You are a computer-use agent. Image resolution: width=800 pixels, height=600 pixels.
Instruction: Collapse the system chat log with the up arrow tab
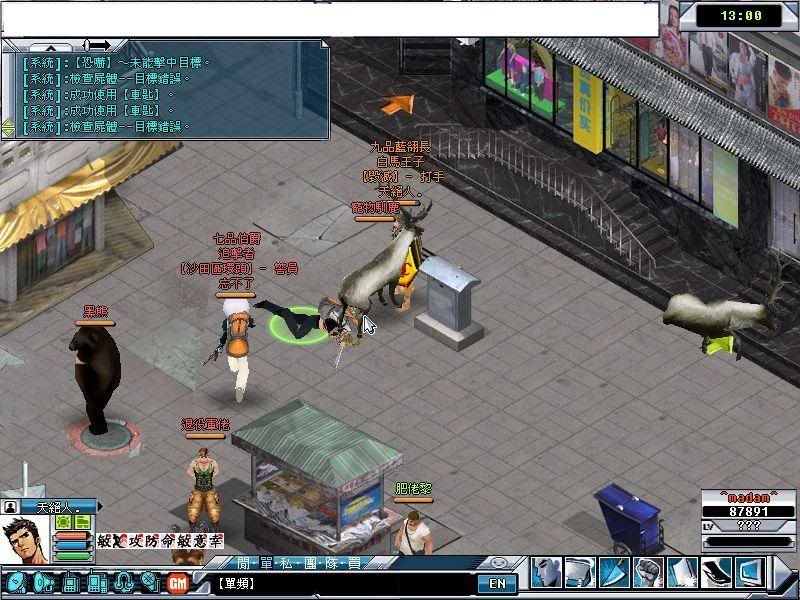pyautogui.click(x=51, y=46)
